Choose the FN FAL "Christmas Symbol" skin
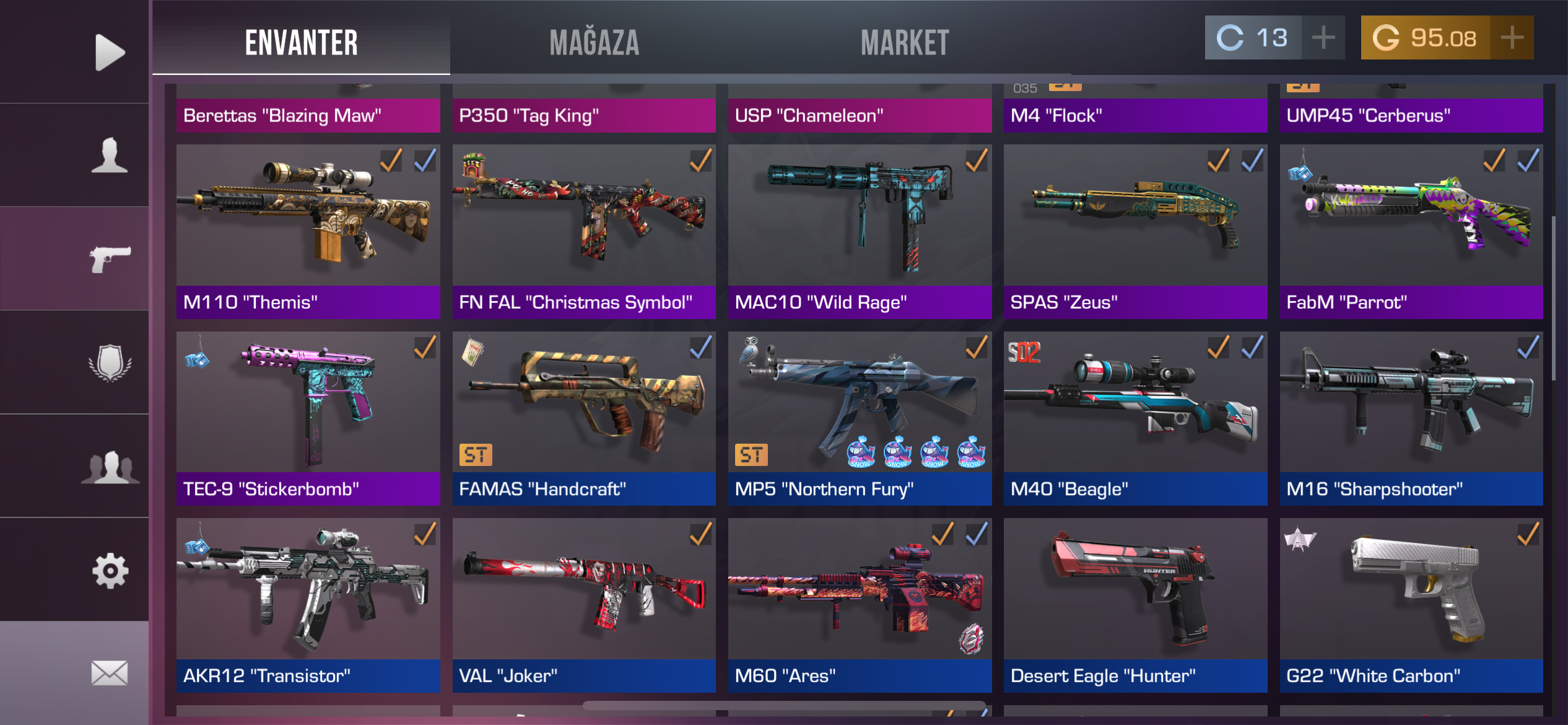Viewport: 1568px width, 725px height. [583, 231]
